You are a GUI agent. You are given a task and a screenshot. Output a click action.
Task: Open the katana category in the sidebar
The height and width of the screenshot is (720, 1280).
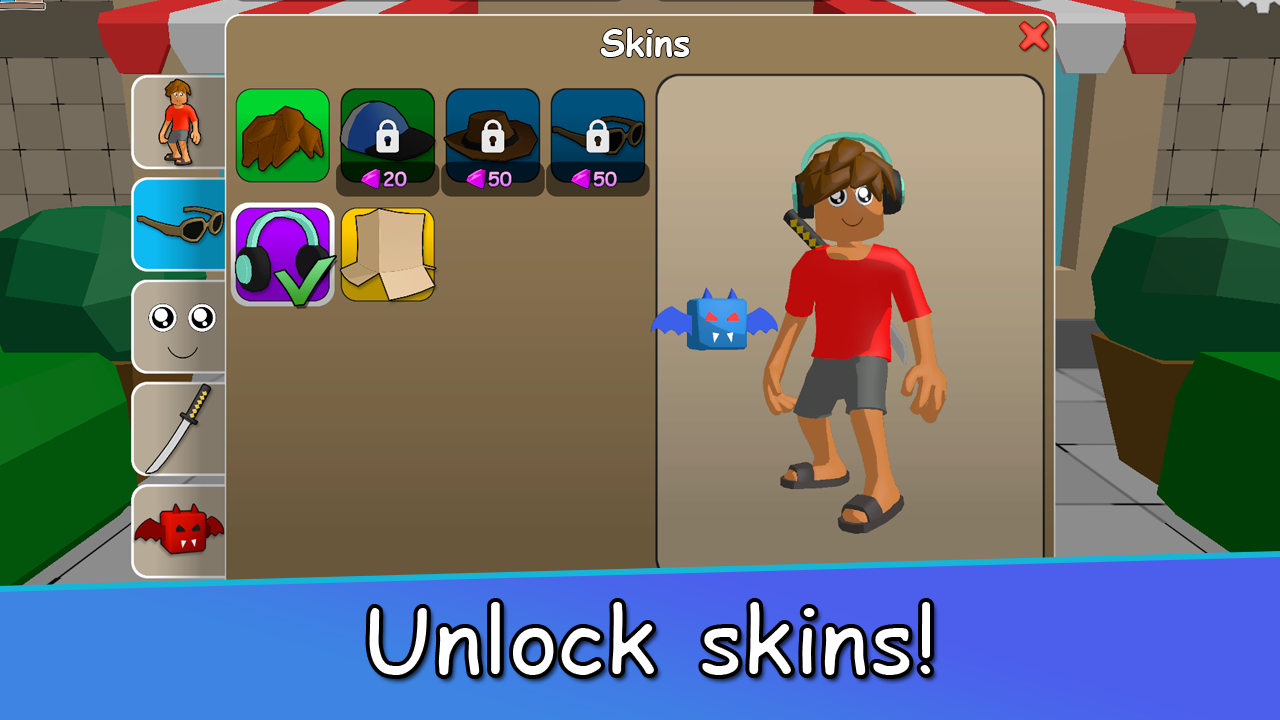pos(178,428)
